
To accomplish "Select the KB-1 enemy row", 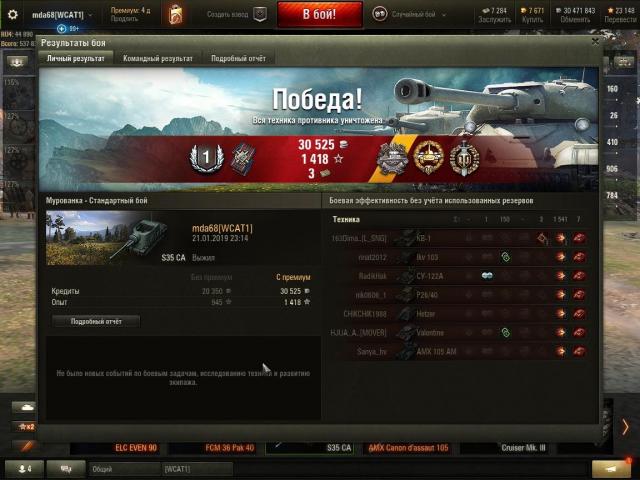I will (459, 238).
